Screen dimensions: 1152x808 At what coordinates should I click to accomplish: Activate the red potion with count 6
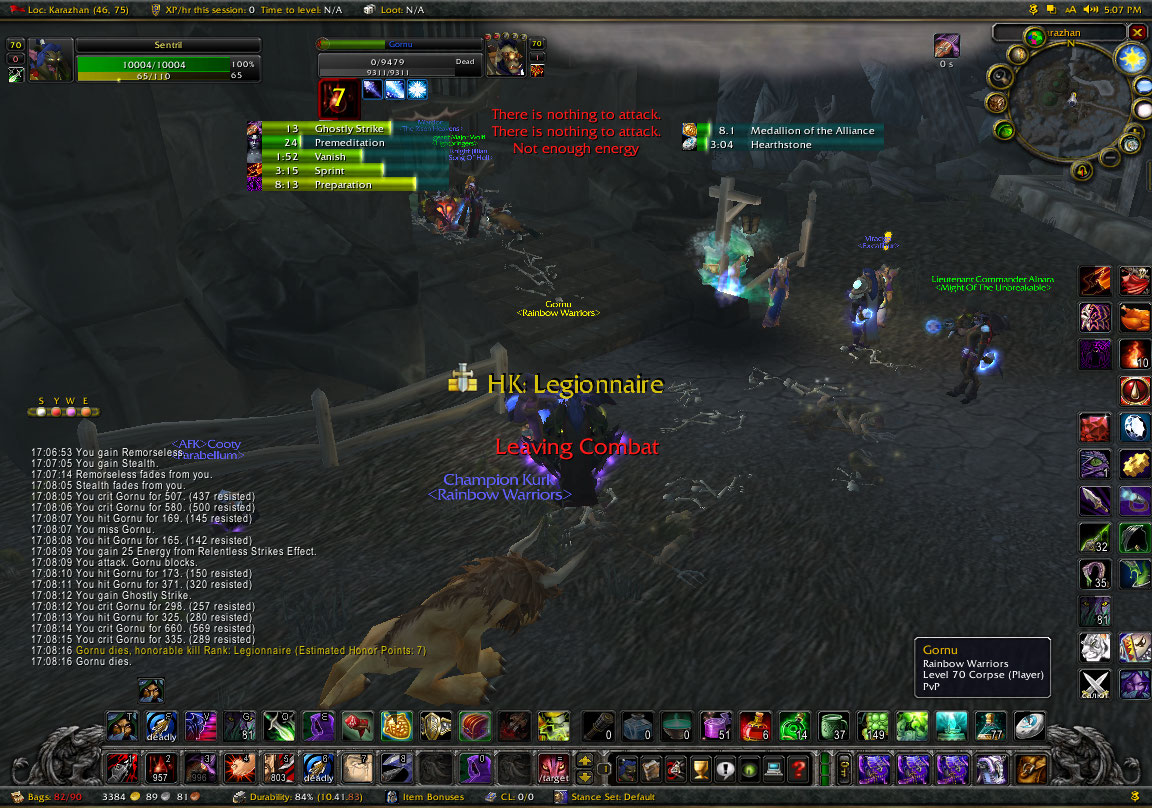757,725
